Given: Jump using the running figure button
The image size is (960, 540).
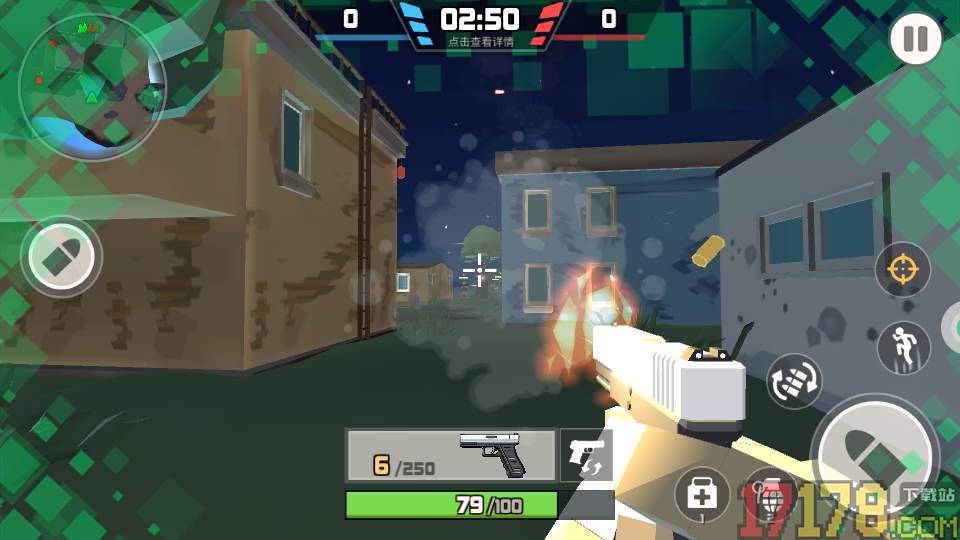Looking at the screenshot, I should coord(903,347).
